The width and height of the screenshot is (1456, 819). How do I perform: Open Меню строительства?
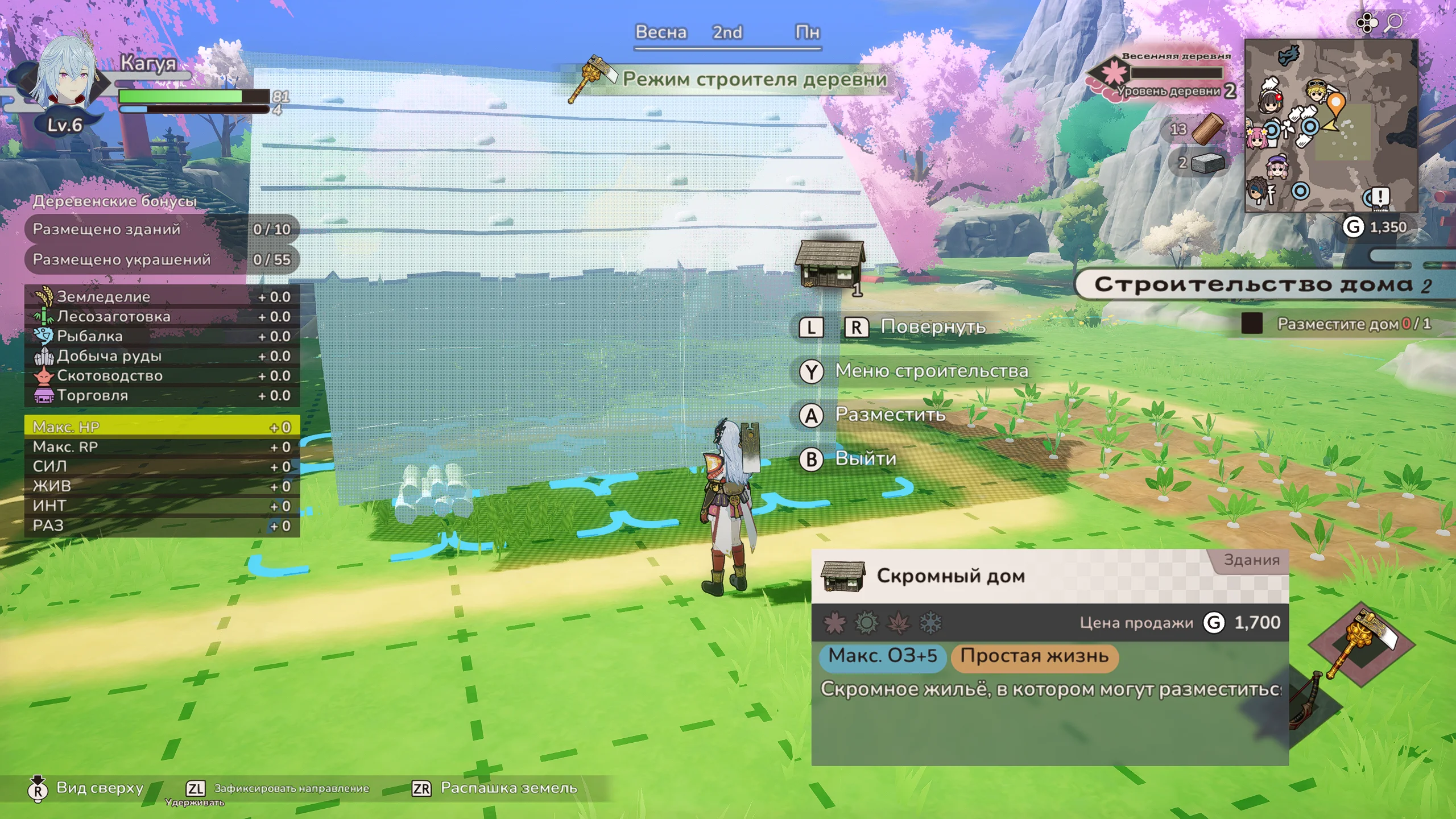[x=930, y=371]
